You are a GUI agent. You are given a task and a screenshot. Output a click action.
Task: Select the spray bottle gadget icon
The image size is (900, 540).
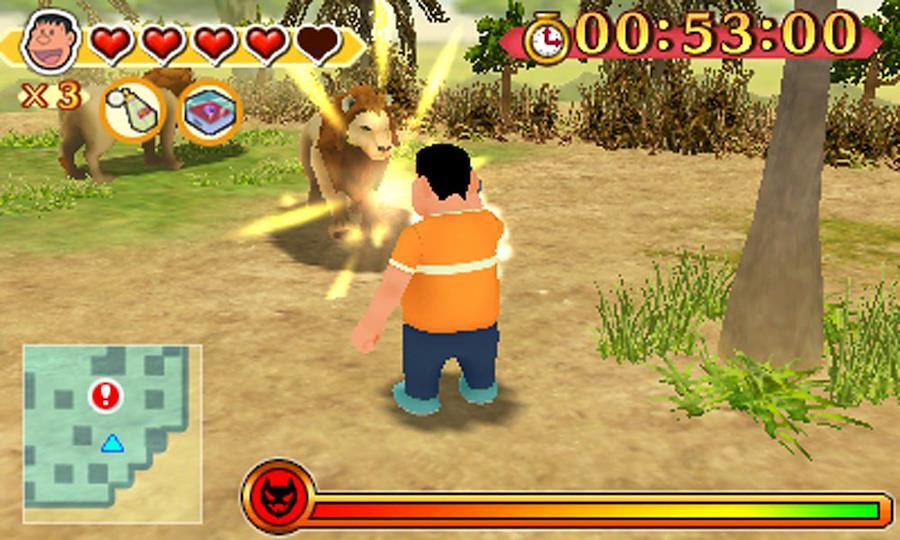[x=132, y=111]
